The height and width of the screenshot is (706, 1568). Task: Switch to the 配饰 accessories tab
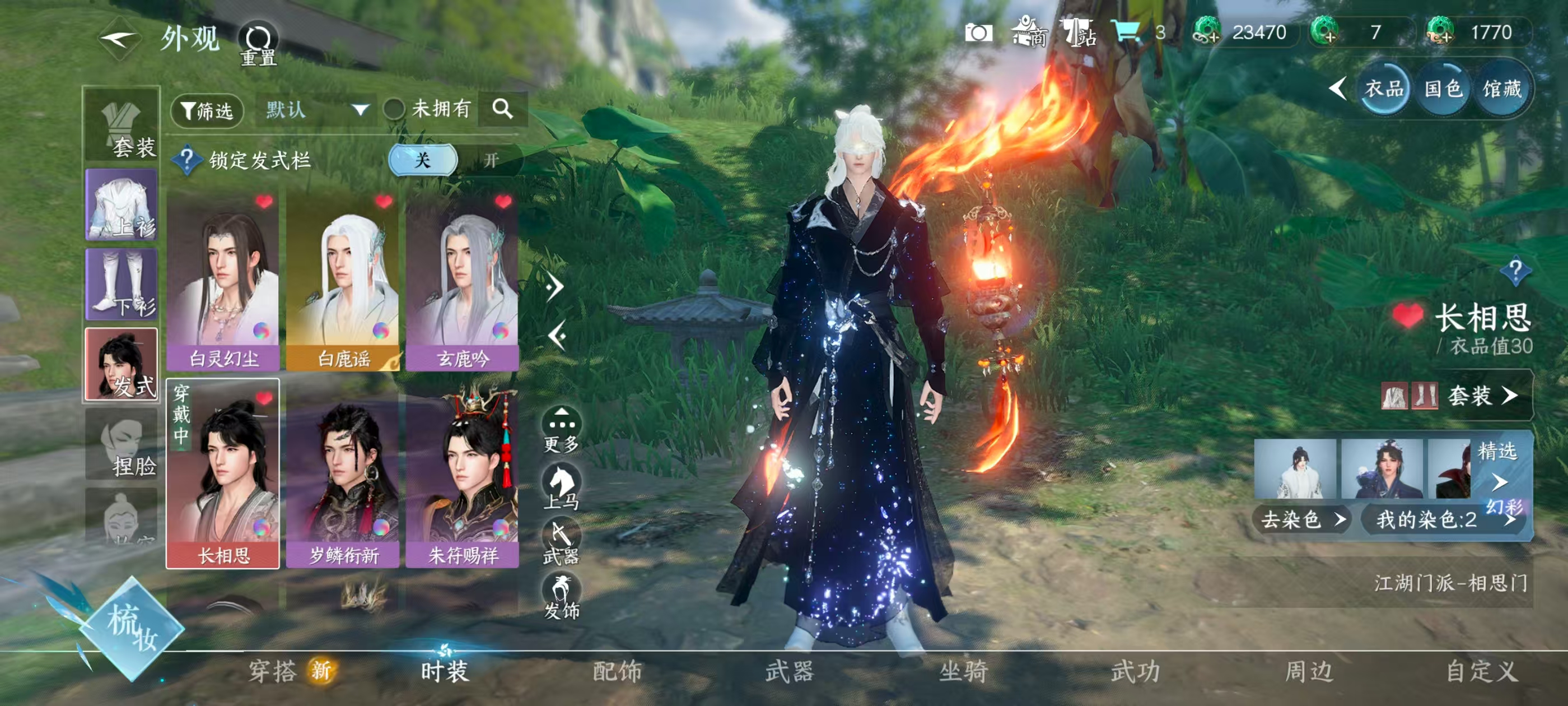point(617,671)
